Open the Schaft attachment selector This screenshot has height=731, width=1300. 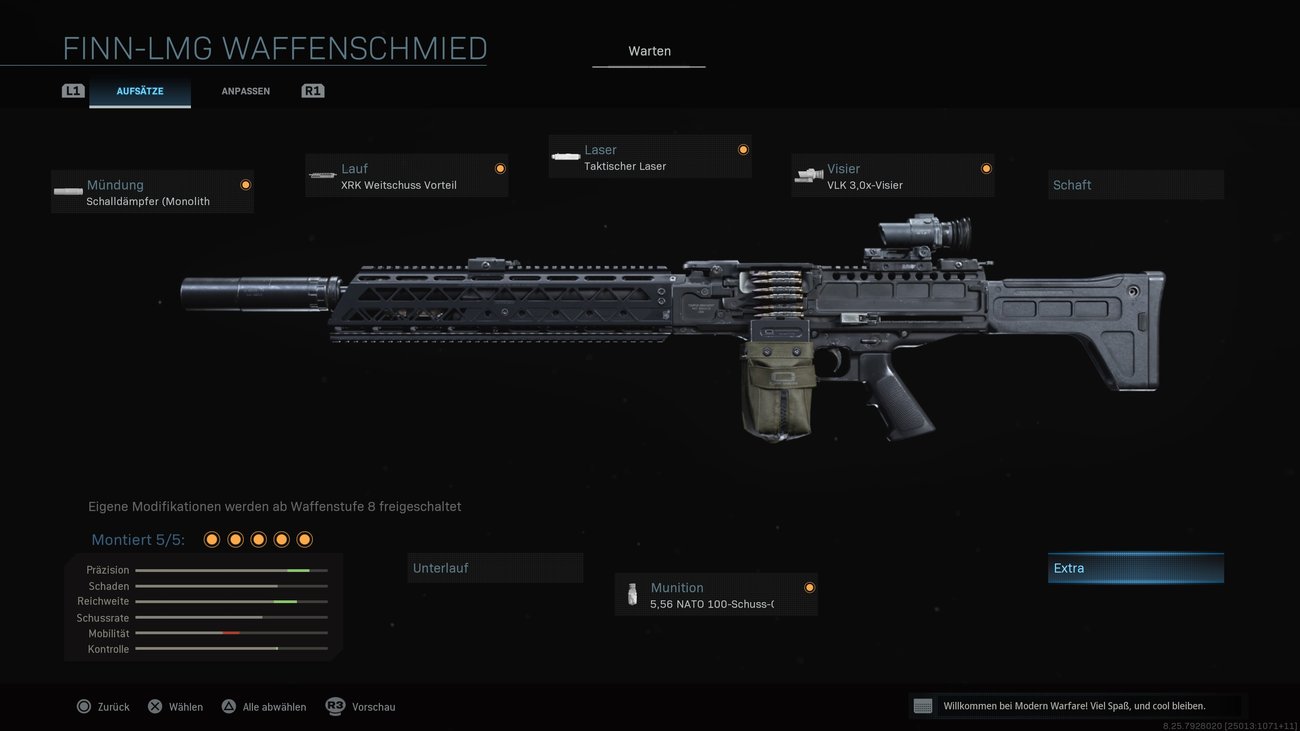[x=1136, y=184]
